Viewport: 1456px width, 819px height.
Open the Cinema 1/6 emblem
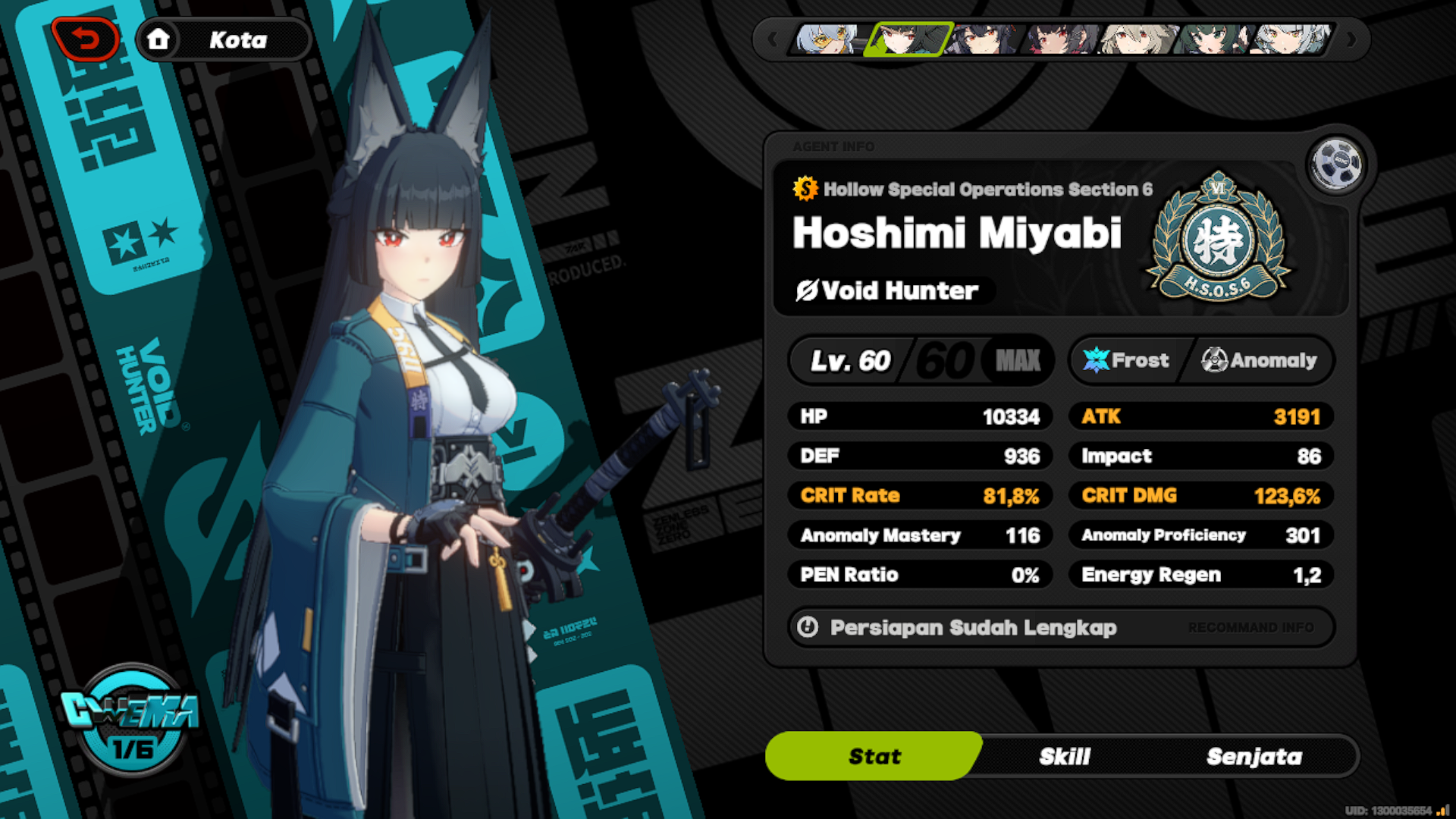click(132, 720)
